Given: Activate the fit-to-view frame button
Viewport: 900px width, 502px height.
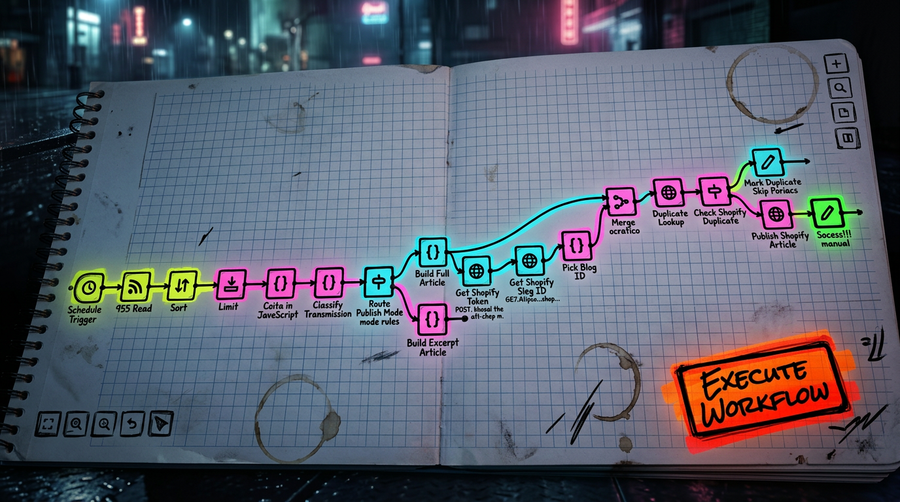Looking at the screenshot, I should pos(47,424).
